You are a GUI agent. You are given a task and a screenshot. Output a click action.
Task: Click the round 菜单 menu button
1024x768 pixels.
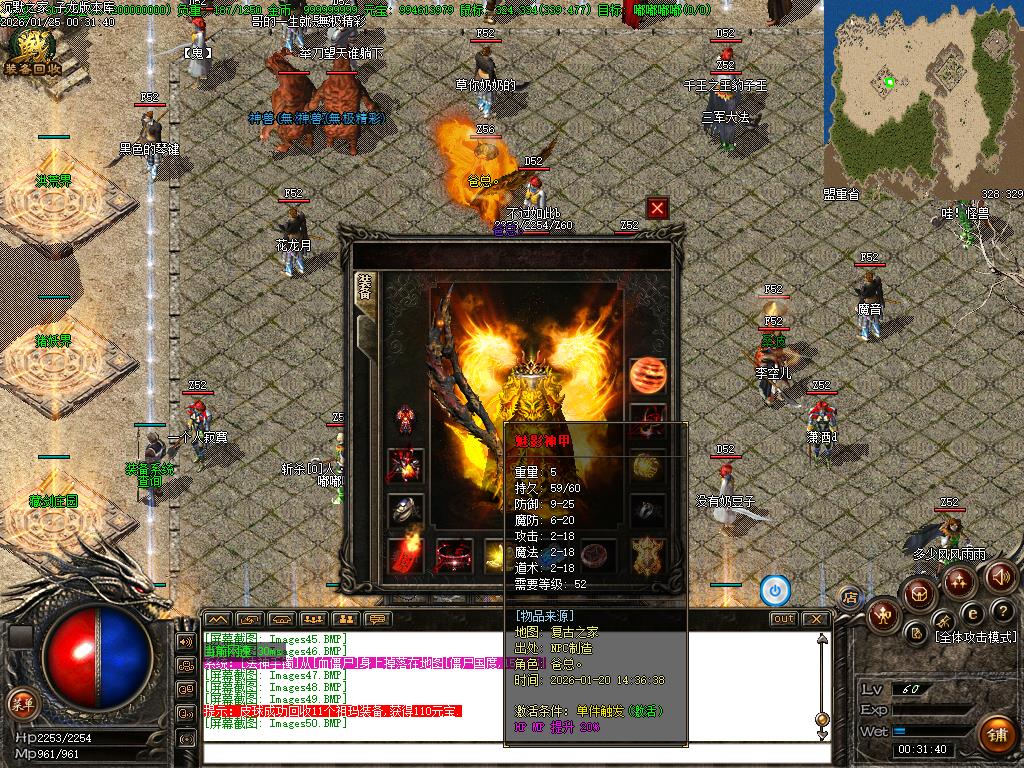tap(22, 703)
